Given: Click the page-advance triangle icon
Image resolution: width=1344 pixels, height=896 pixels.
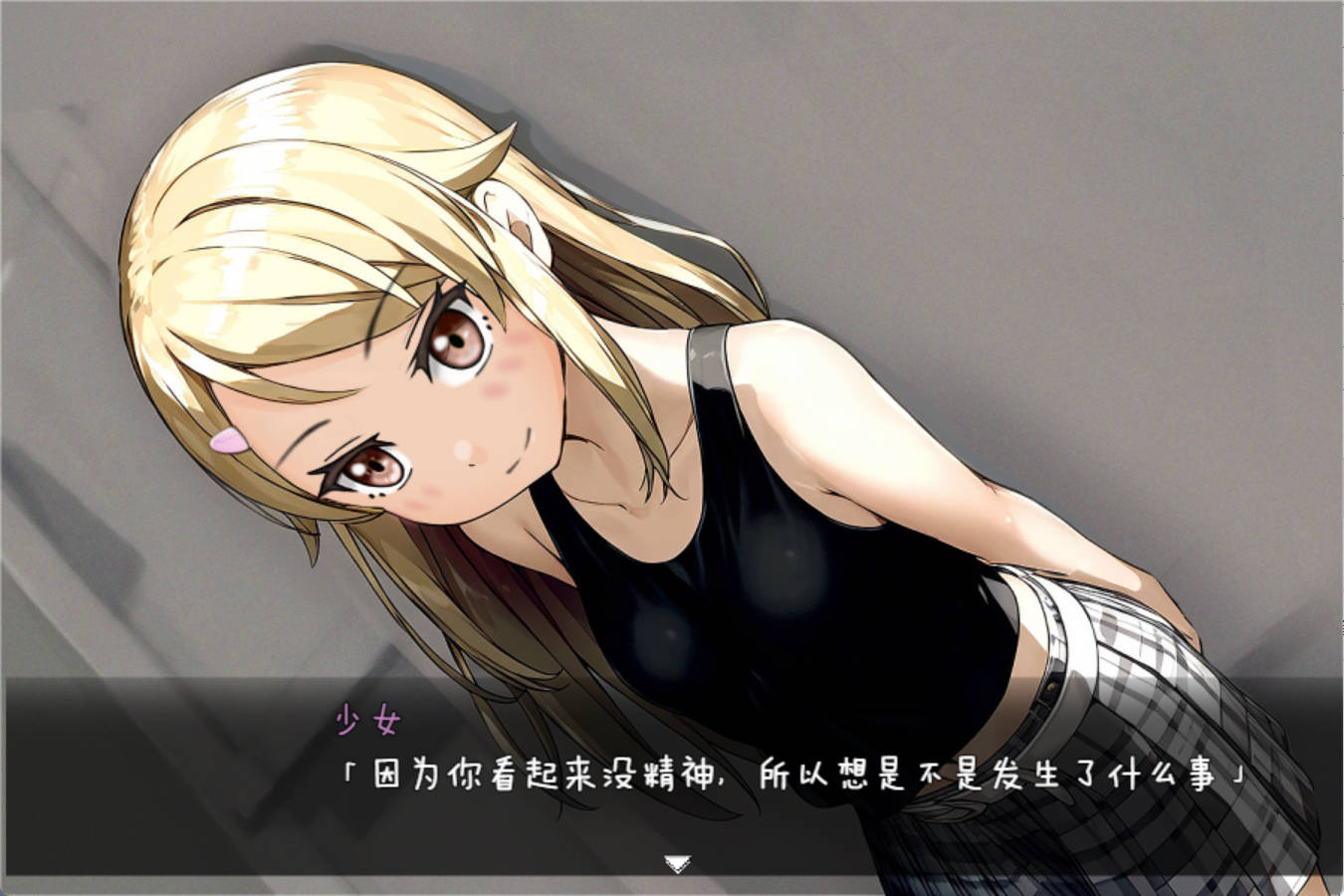Looking at the screenshot, I should [x=675, y=862].
